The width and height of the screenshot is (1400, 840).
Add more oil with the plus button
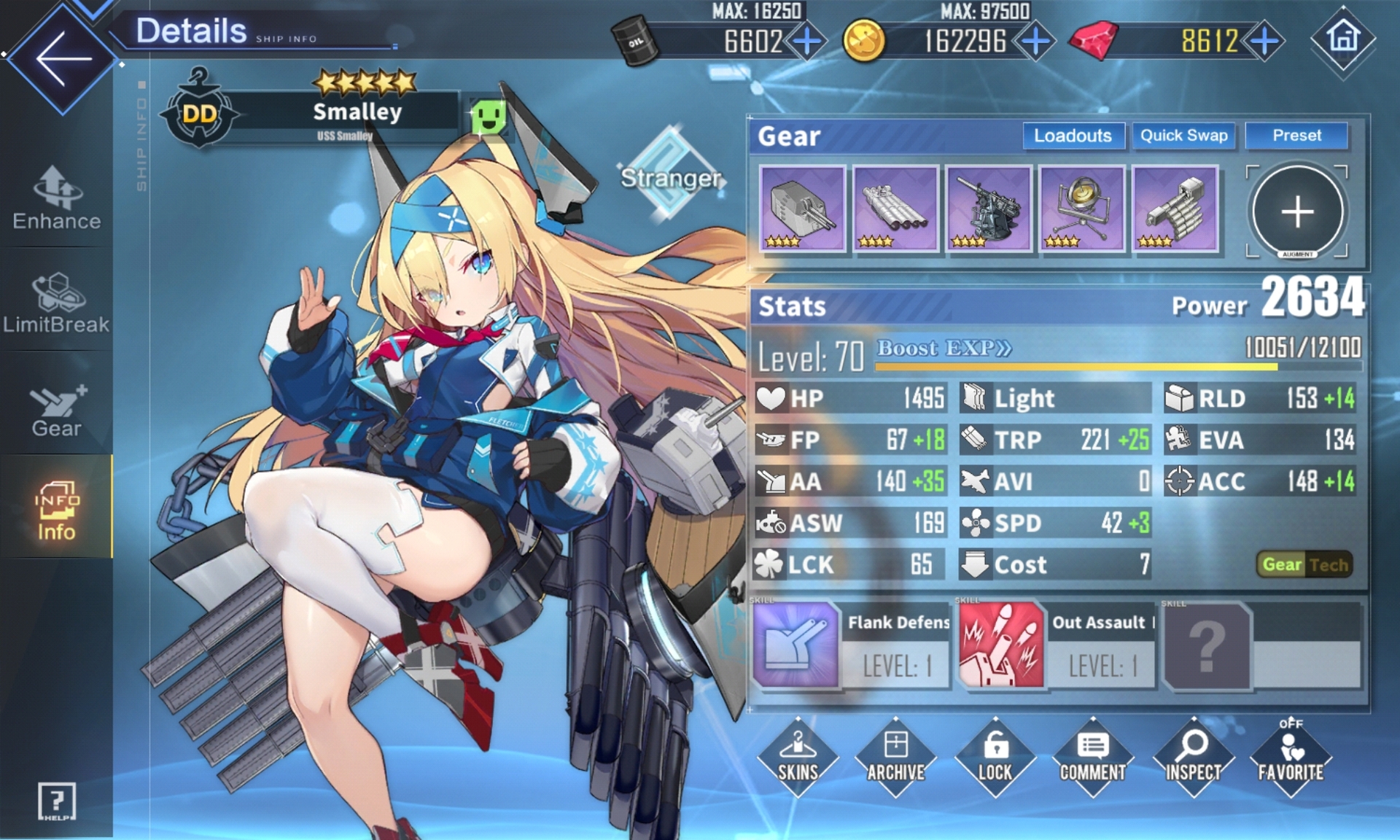coord(806,42)
